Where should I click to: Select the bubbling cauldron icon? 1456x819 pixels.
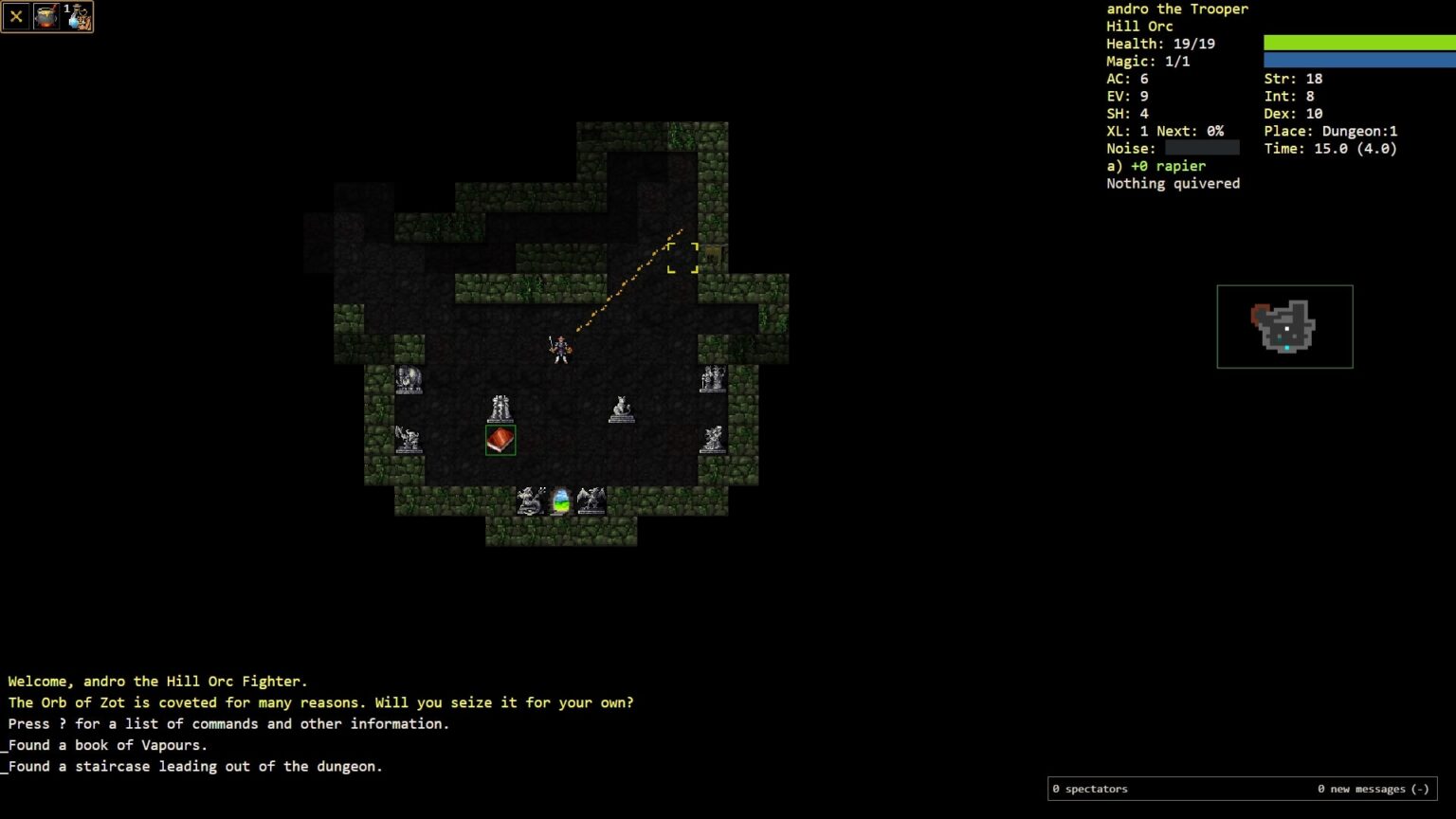[x=46, y=17]
